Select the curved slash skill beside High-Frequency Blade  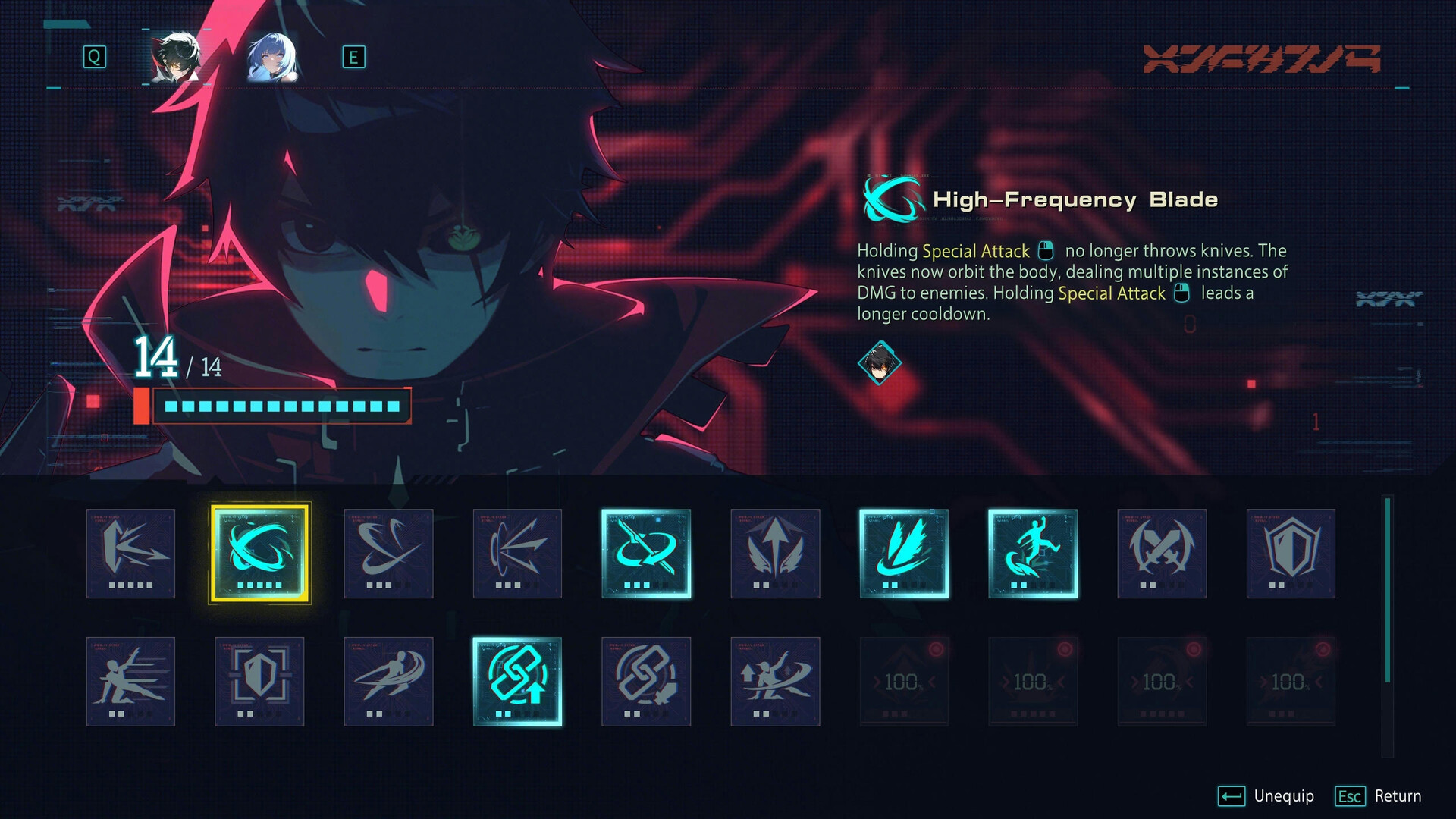[389, 552]
